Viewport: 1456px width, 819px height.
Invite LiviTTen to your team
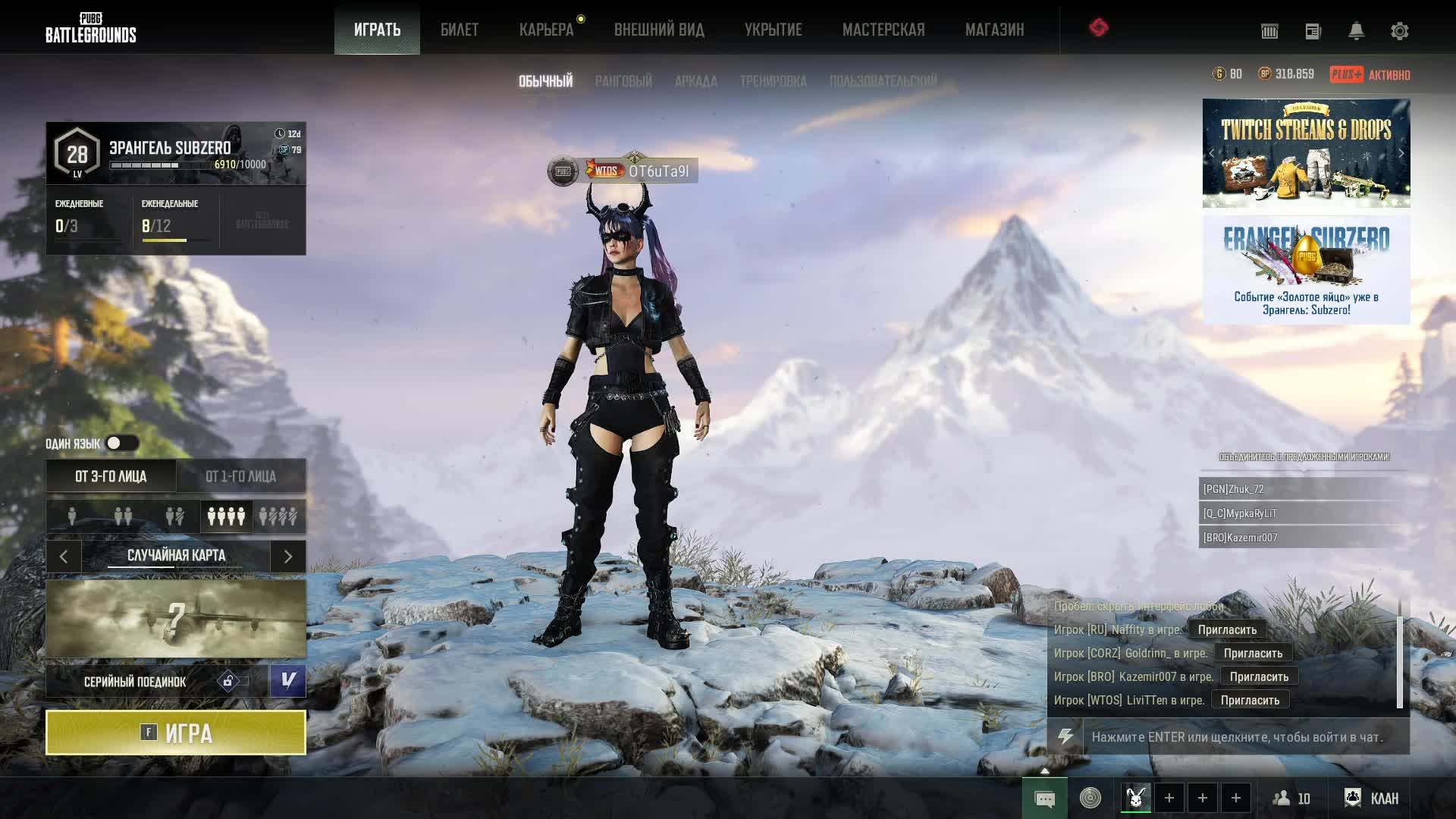pyautogui.click(x=1250, y=700)
